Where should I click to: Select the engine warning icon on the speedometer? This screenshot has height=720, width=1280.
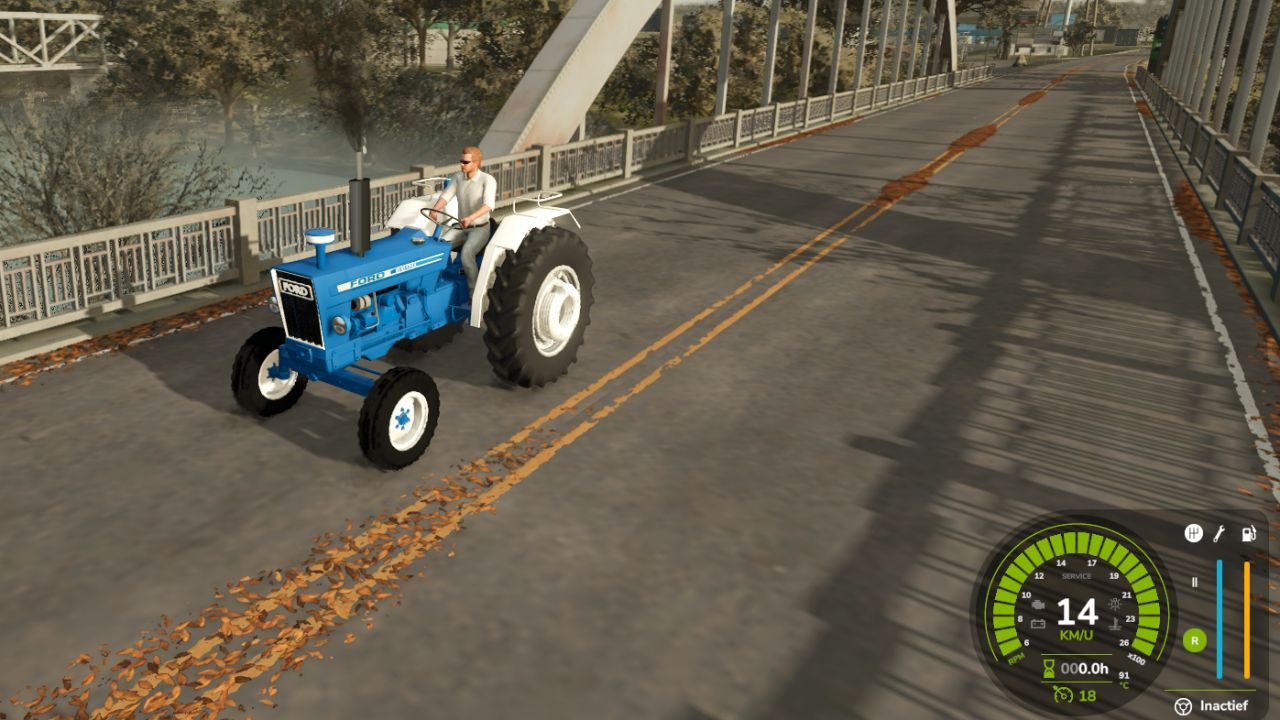click(x=1037, y=605)
